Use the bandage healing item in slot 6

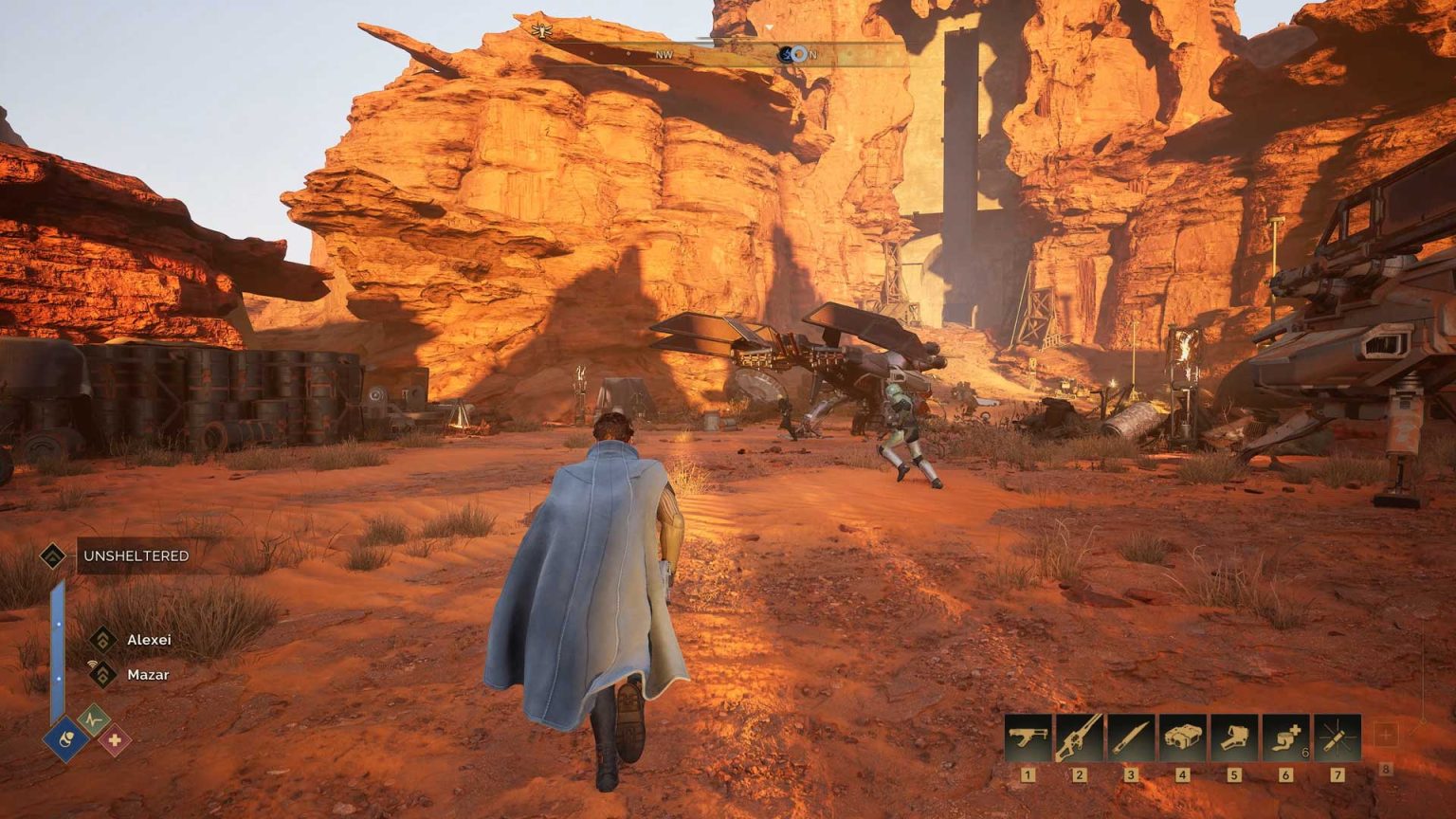click(x=1285, y=738)
